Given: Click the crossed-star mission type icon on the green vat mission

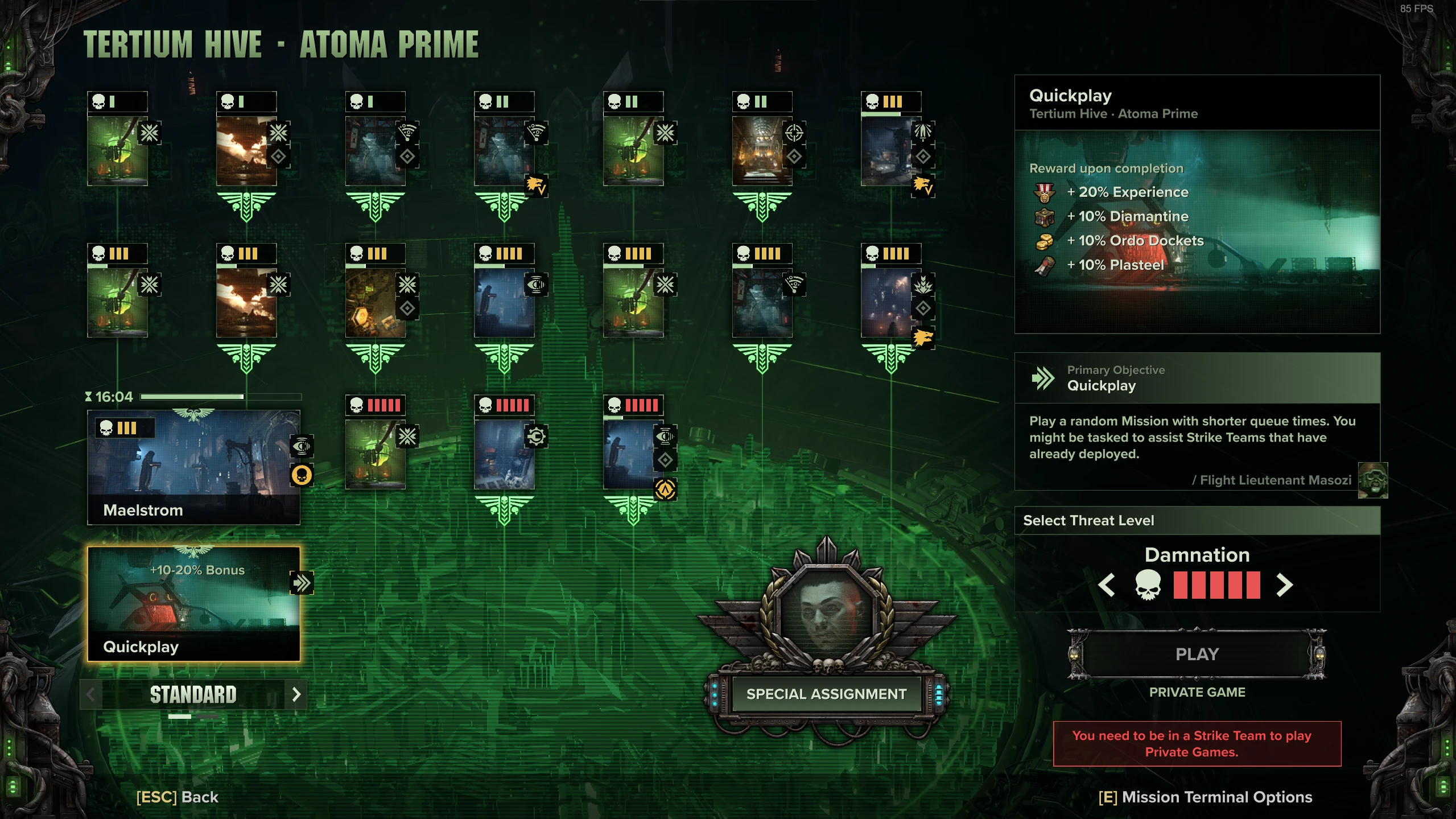Looking at the screenshot, I should pyautogui.click(x=150, y=133).
